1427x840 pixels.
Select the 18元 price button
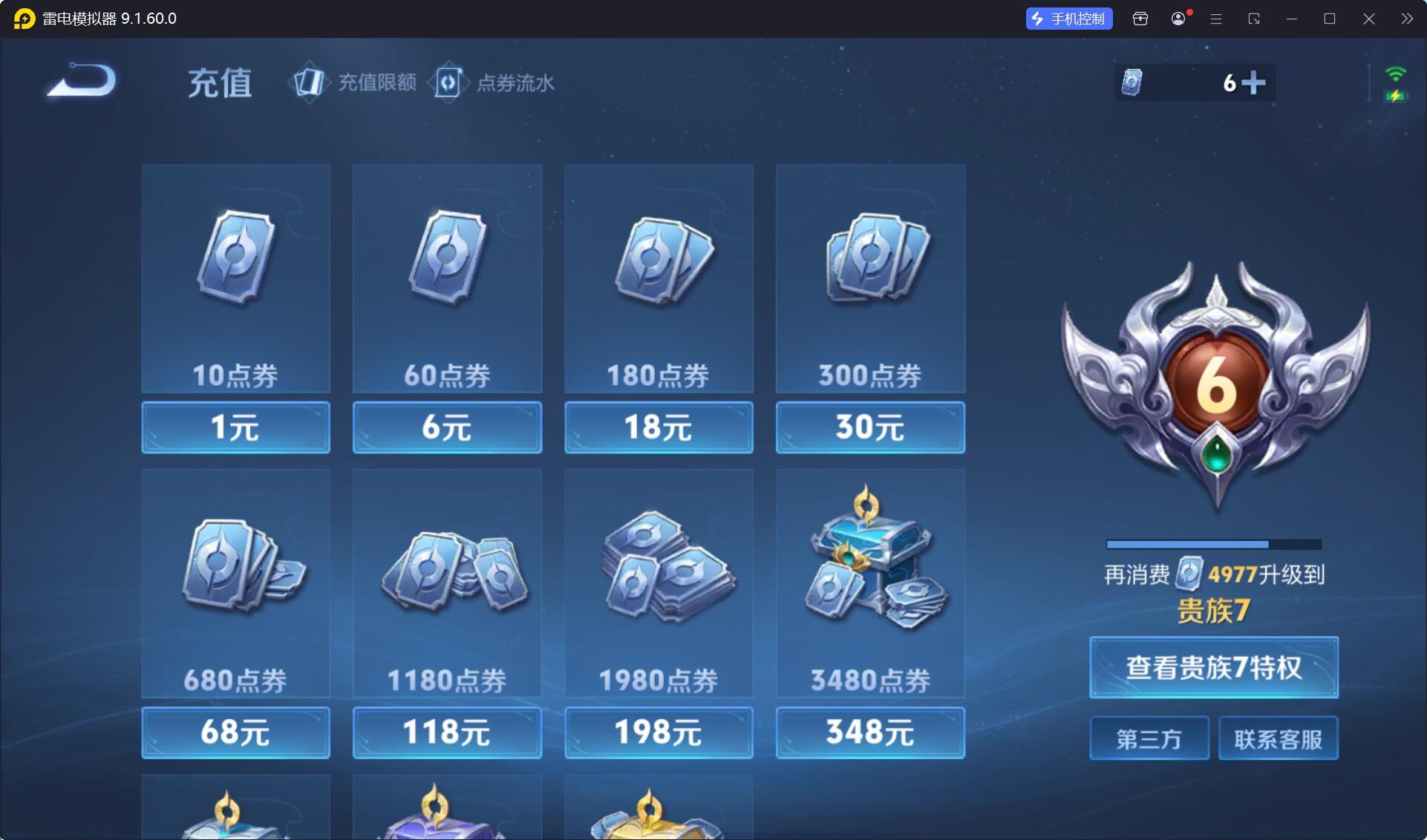pyautogui.click(x=659, y=427)
